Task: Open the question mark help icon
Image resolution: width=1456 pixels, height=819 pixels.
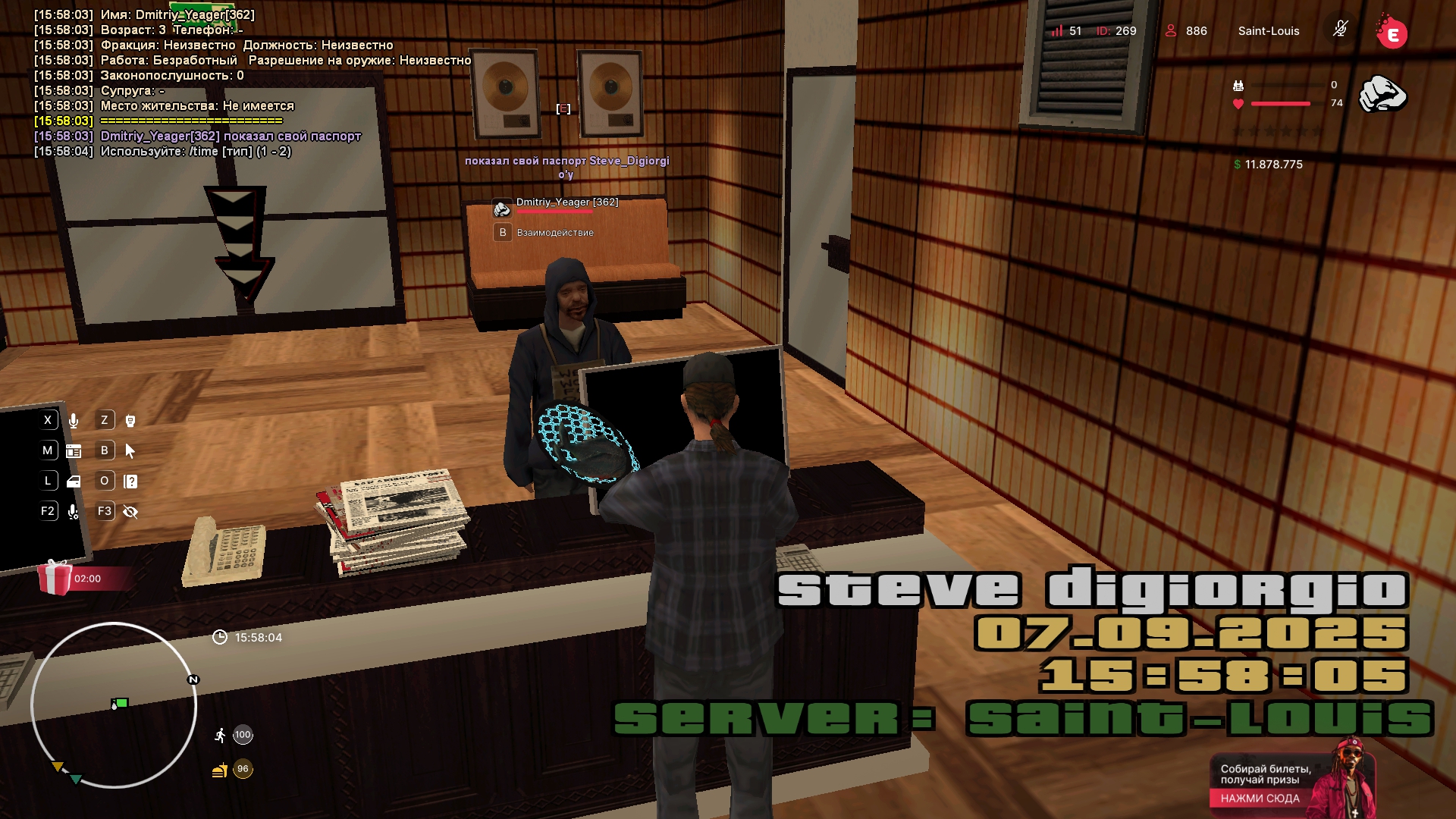Action: click(x=130, y=482)
